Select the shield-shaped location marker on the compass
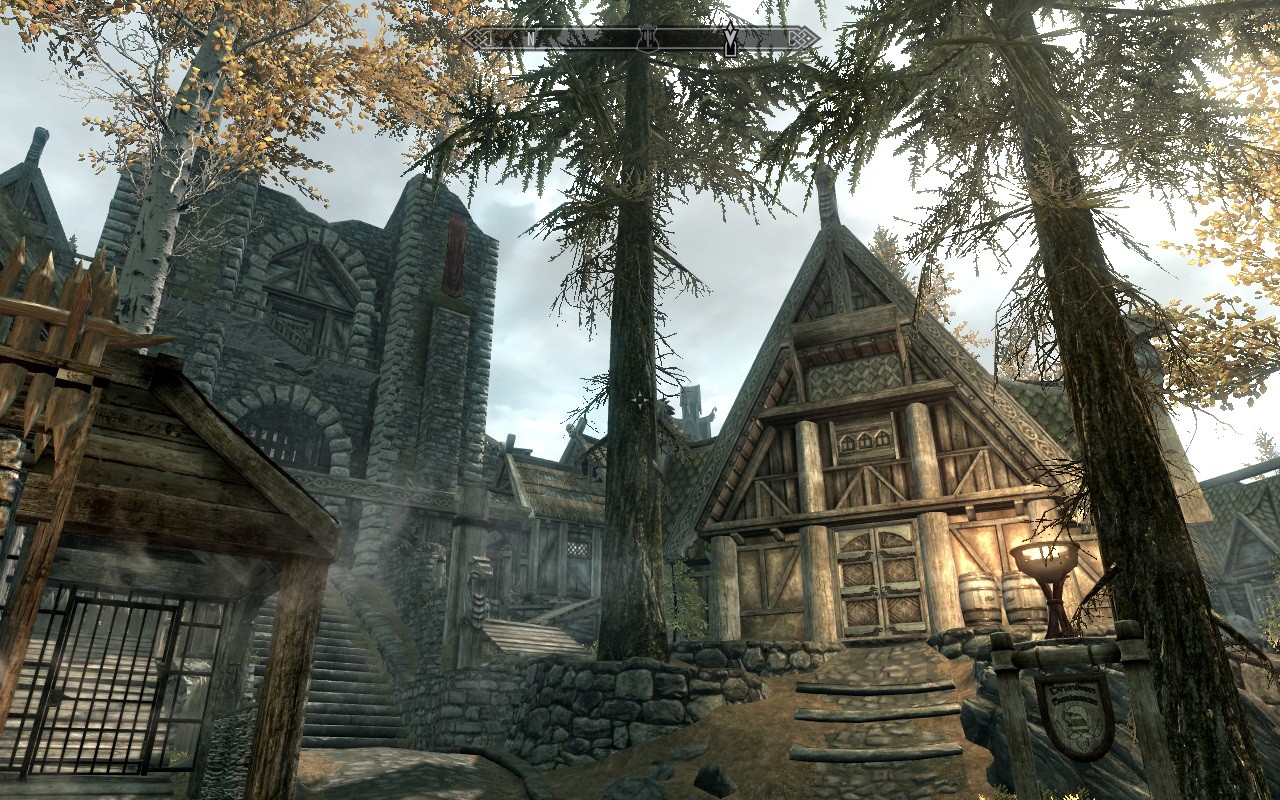 pos(647,38)
